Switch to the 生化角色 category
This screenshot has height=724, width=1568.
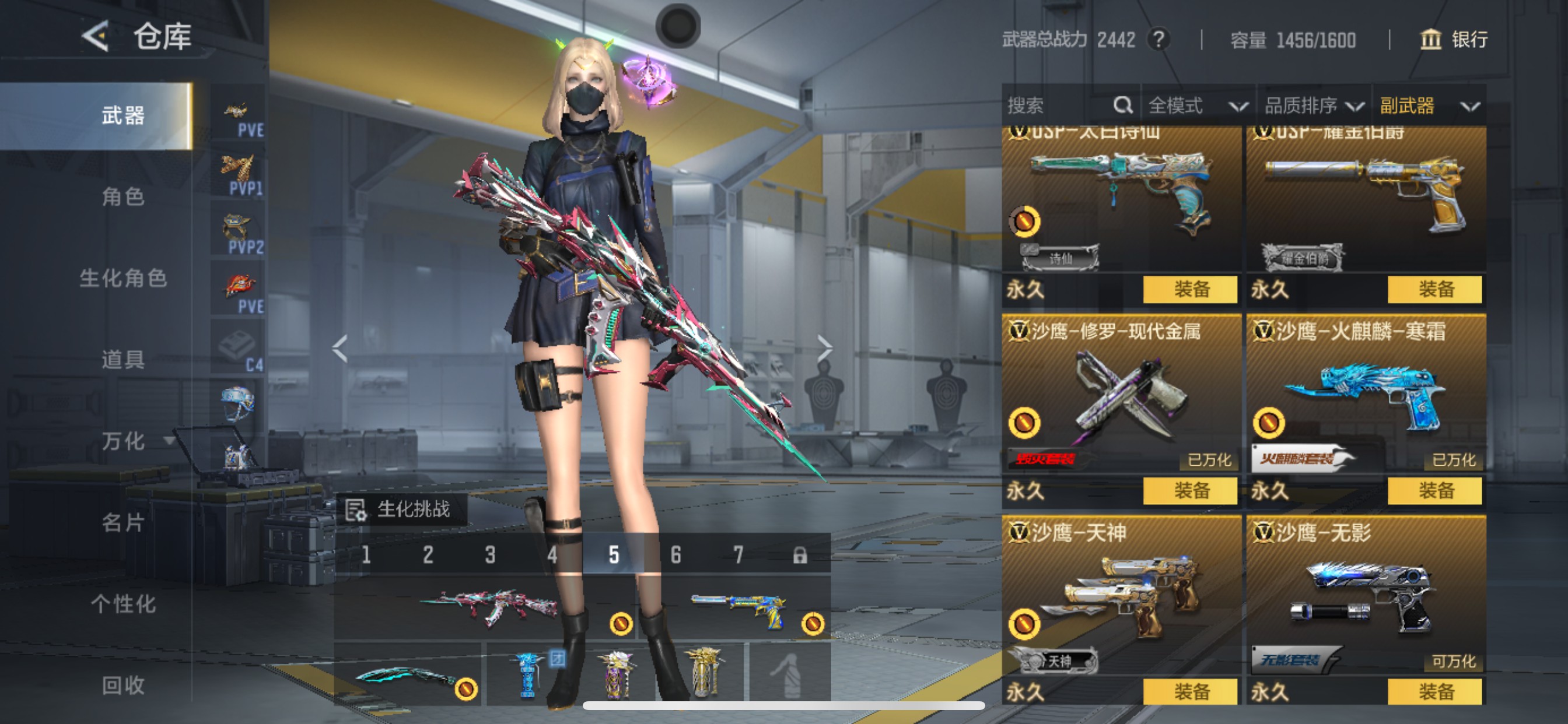click(x=123, y=278)
